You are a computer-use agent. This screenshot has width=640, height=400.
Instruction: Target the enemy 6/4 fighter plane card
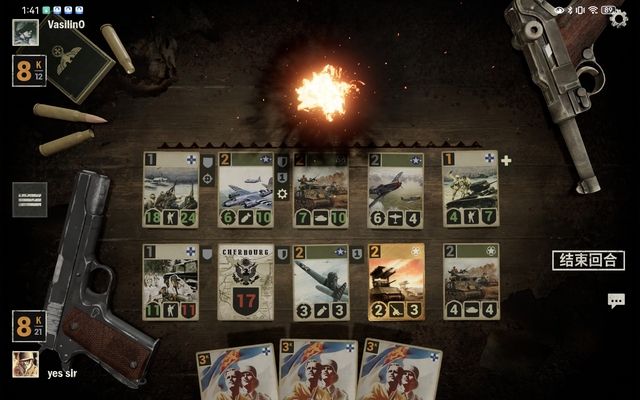[396, 188]
